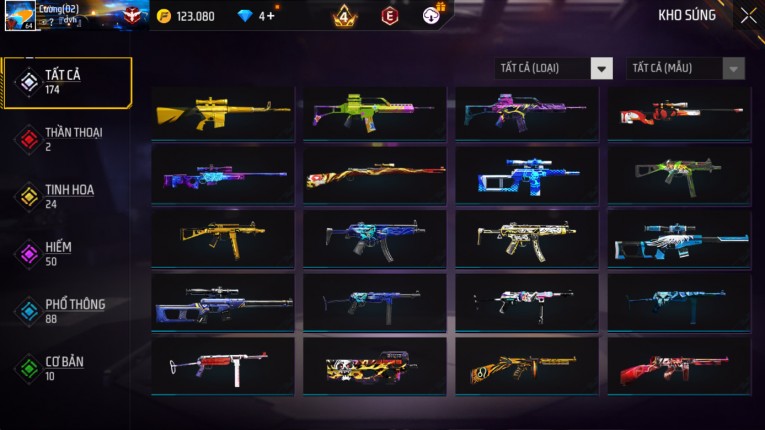Open the TINH HOA weapon category
Screen dimensions: 765x430
pos(67,196)
